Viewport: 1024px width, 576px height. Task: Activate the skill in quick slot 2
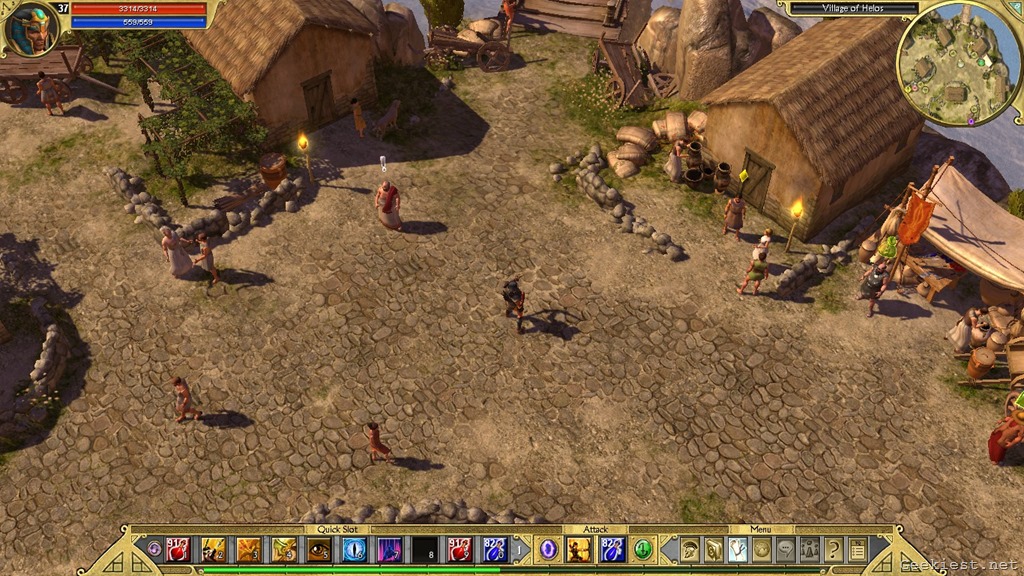point(213,549)
